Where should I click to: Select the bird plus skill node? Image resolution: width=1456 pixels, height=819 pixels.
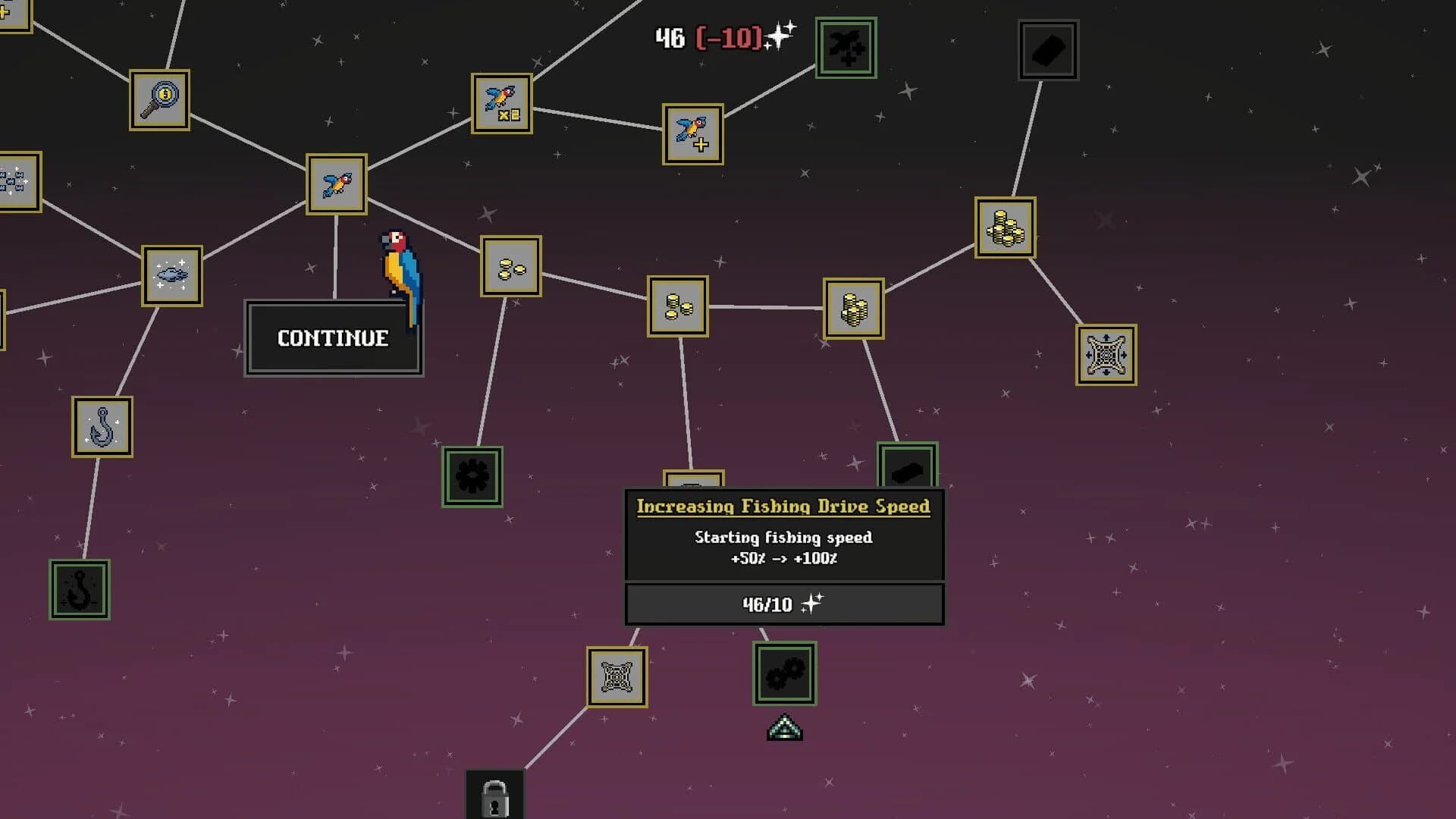tap(691, 135)
